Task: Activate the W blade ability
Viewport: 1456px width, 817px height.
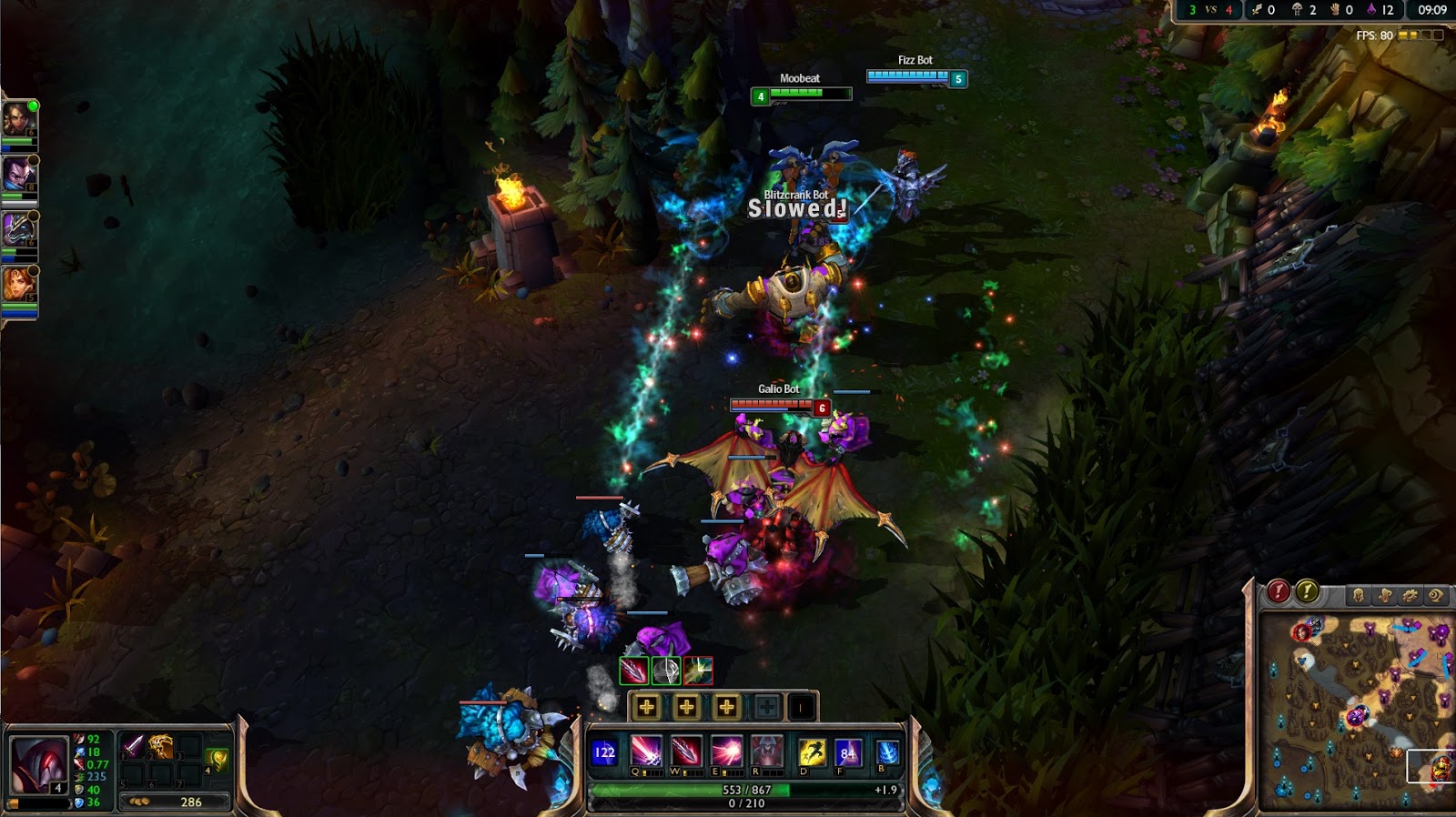Action: [x=686, y=751]
